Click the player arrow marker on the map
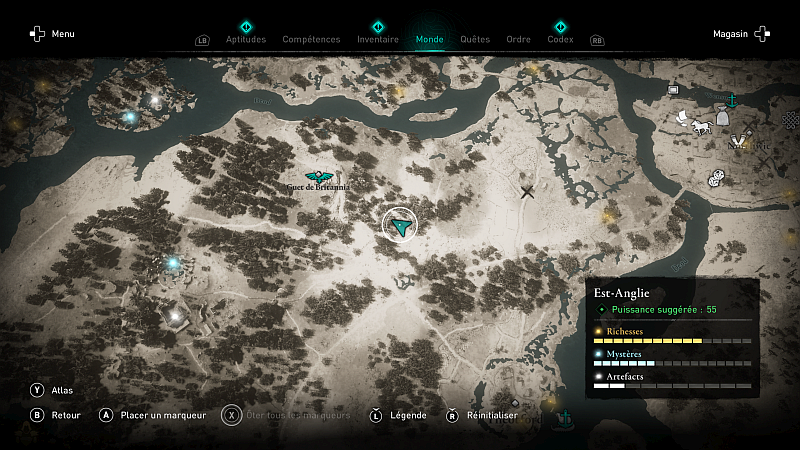 tap(400, 227)
